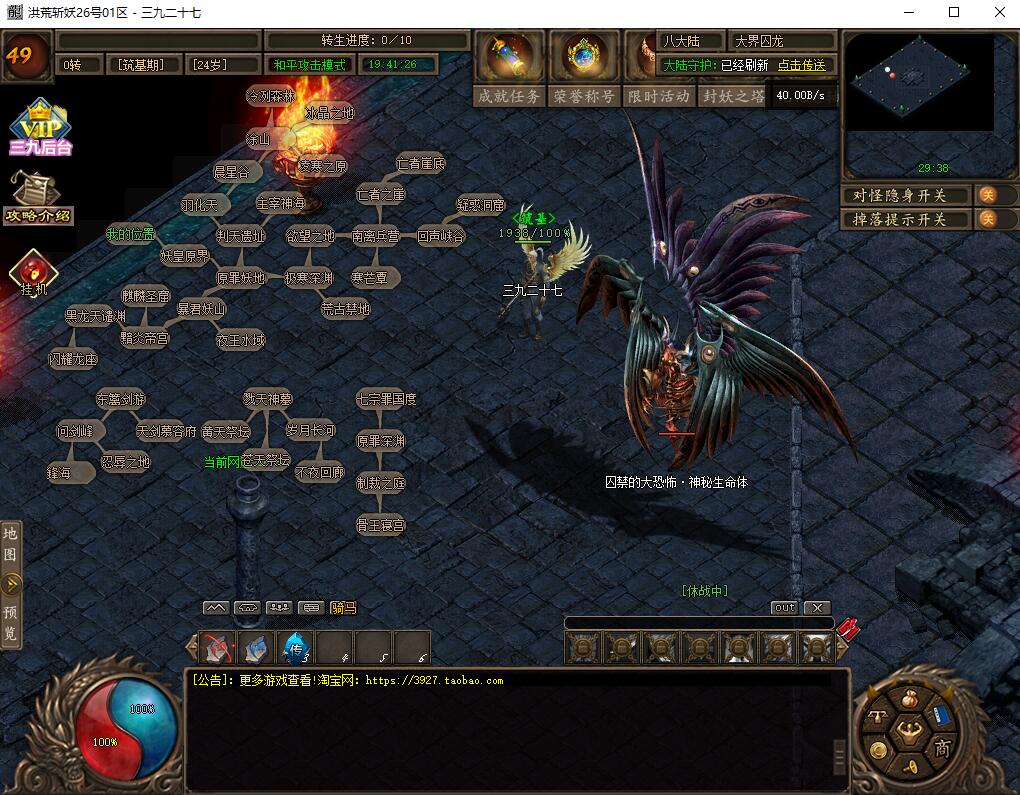Open the 成就任务 achievements button
This screenshot has height=795, width=1020.
pos(510,96)
